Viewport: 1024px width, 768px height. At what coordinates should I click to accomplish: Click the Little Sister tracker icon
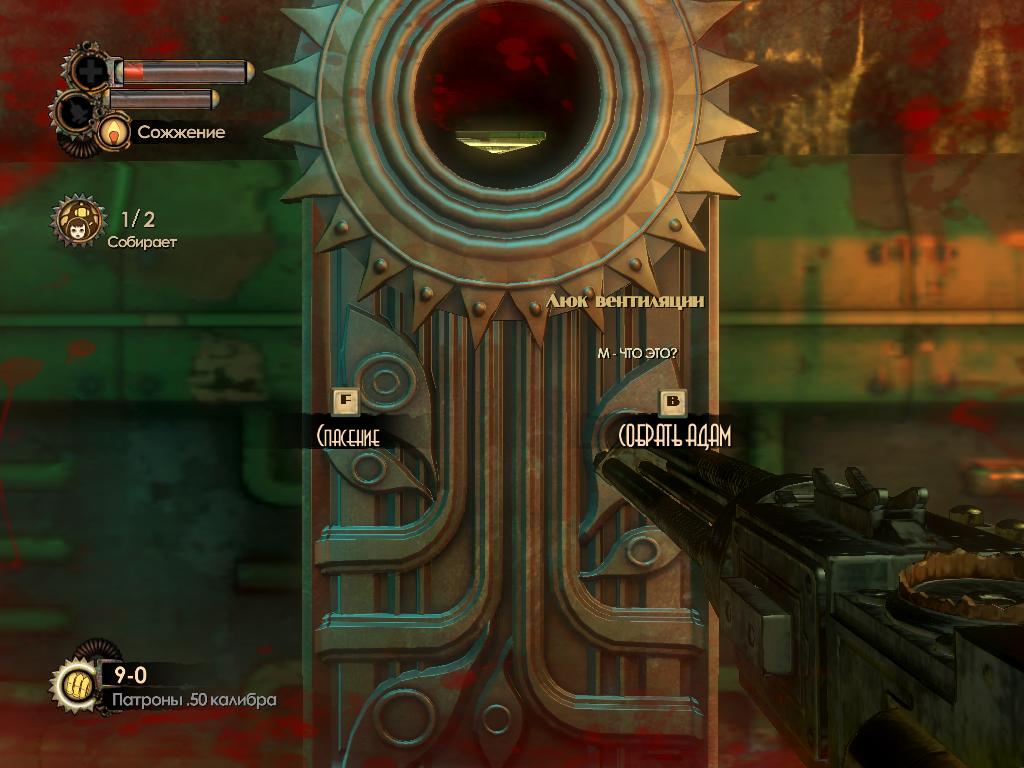(78, 223)
